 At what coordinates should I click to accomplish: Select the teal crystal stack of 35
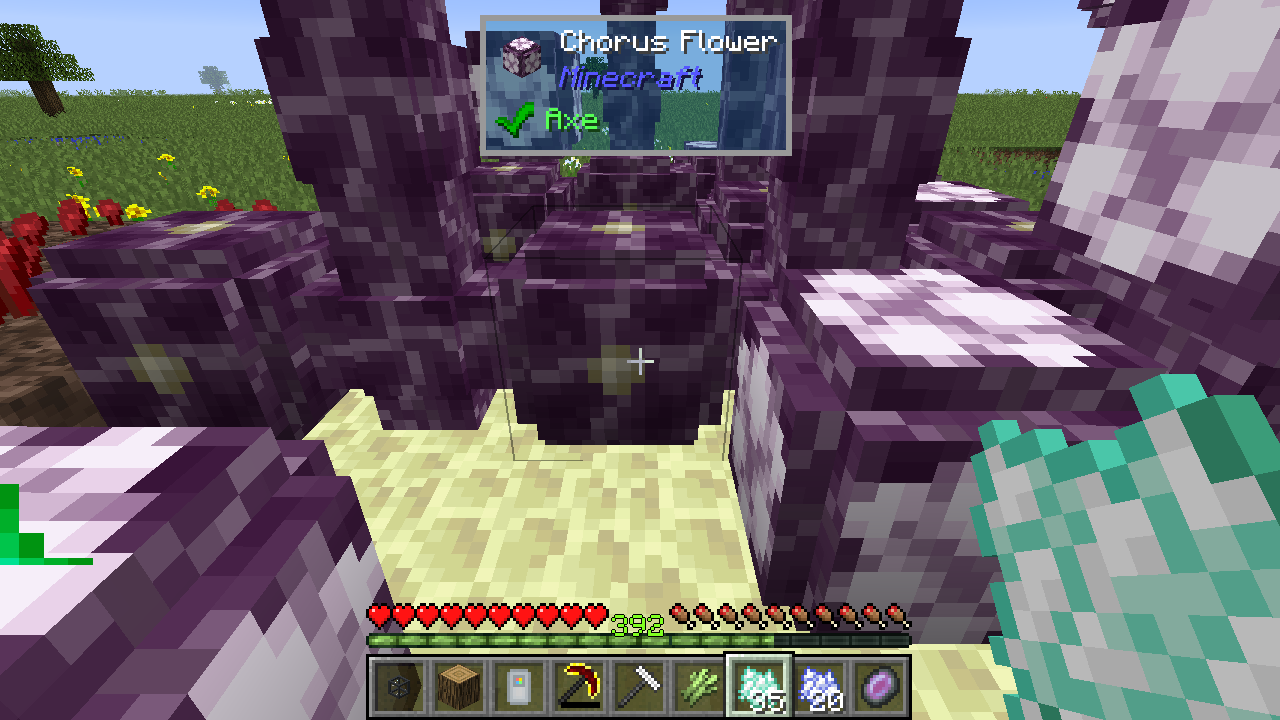760,686
